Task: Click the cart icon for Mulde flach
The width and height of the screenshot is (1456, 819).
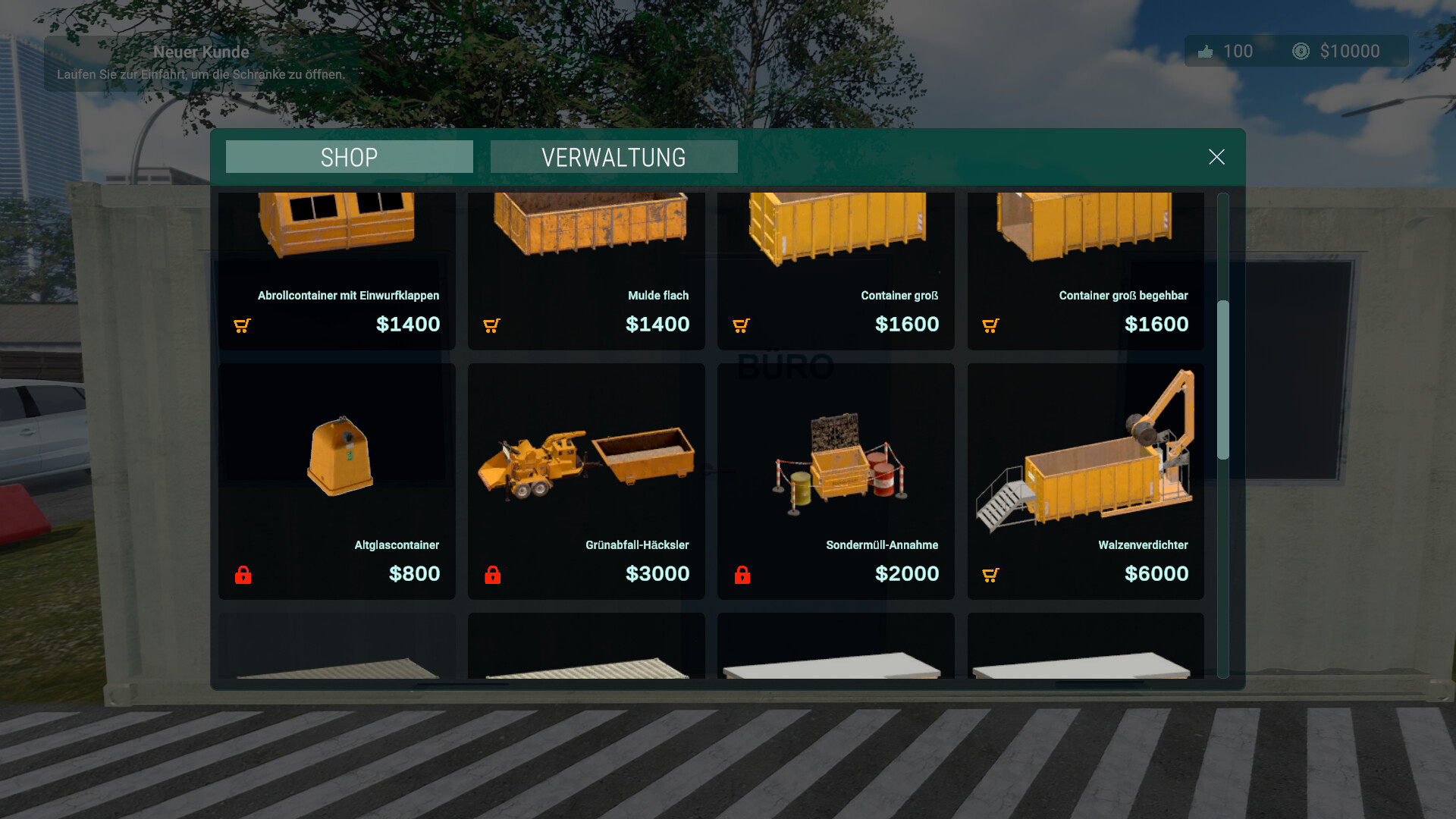Action: tap(491, 325)
